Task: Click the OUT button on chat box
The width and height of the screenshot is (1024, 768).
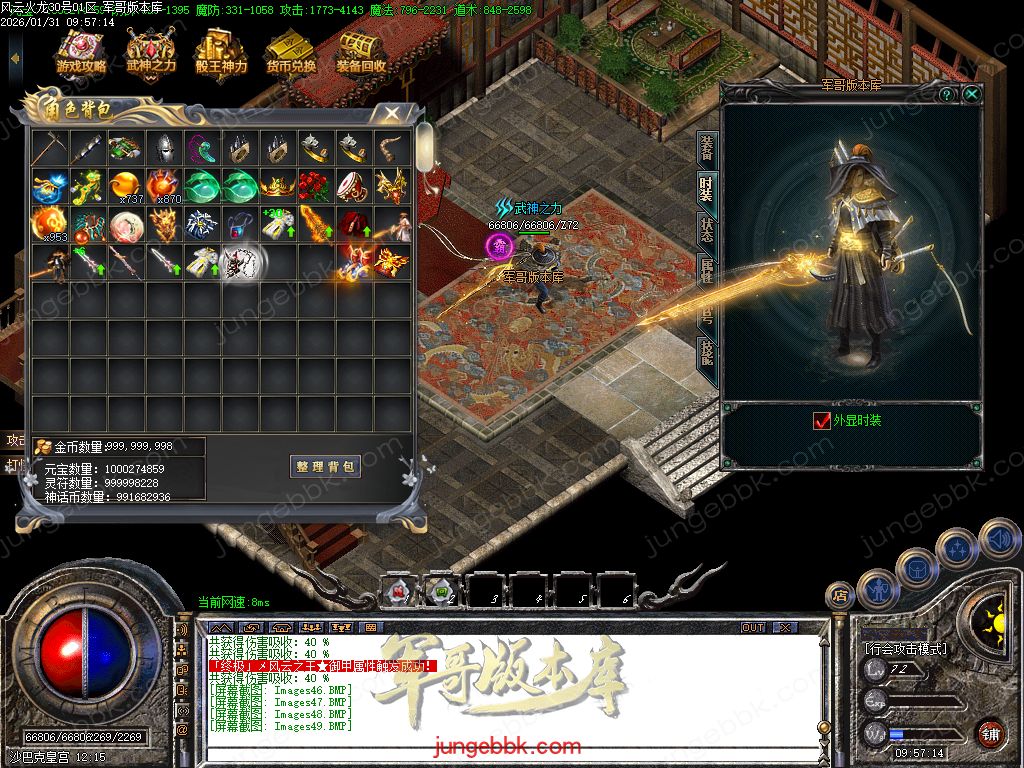Action: [x=752, y=627]
